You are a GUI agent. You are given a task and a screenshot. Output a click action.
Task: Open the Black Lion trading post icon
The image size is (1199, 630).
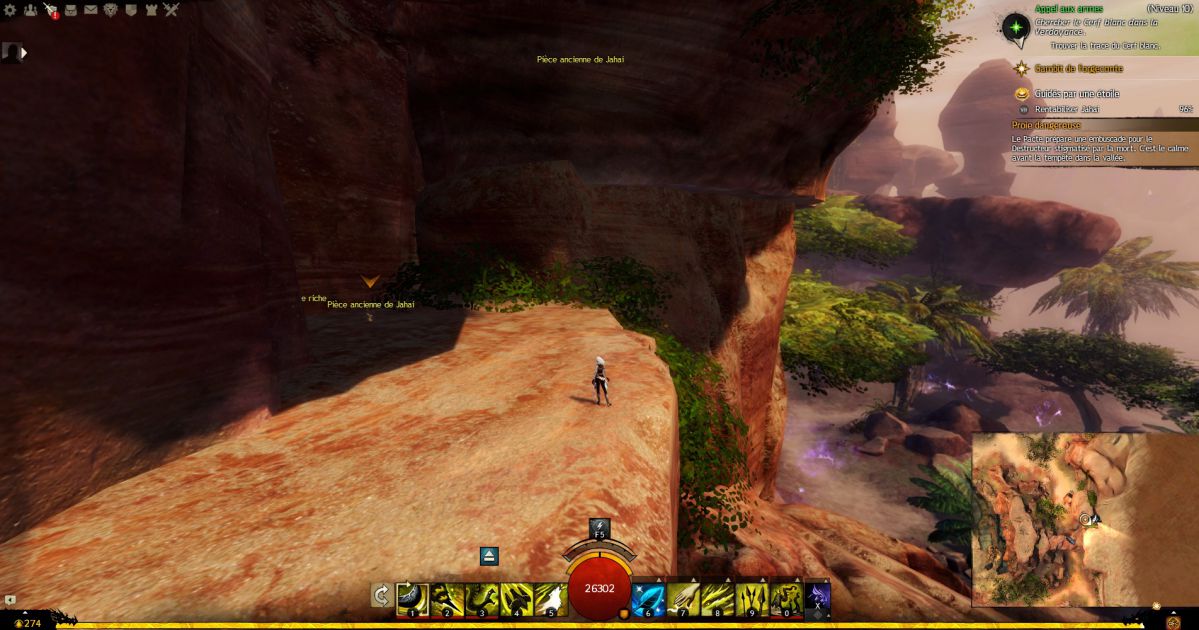click(x=111, y=10)
